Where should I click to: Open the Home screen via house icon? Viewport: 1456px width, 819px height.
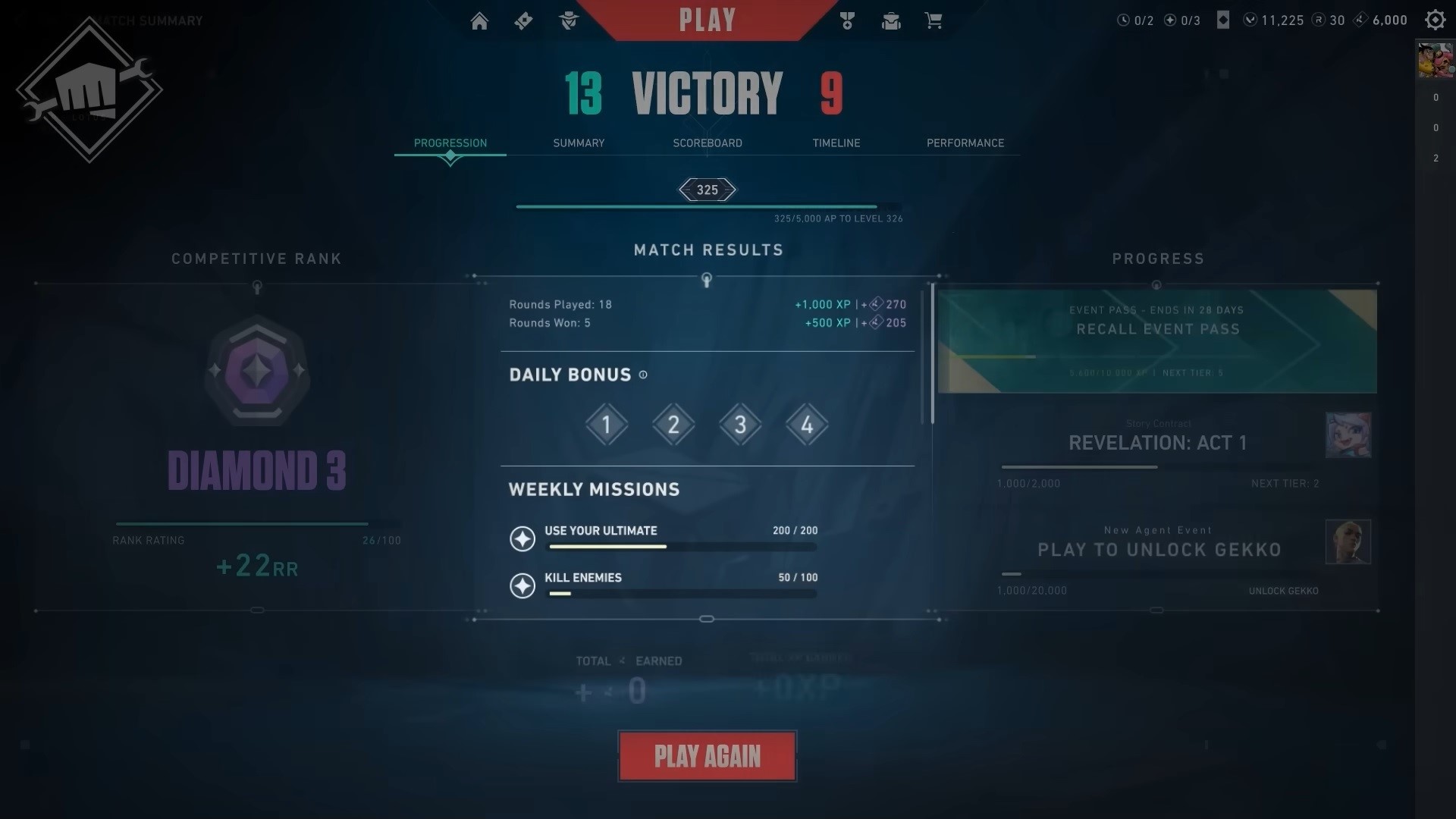pos(479,20)
